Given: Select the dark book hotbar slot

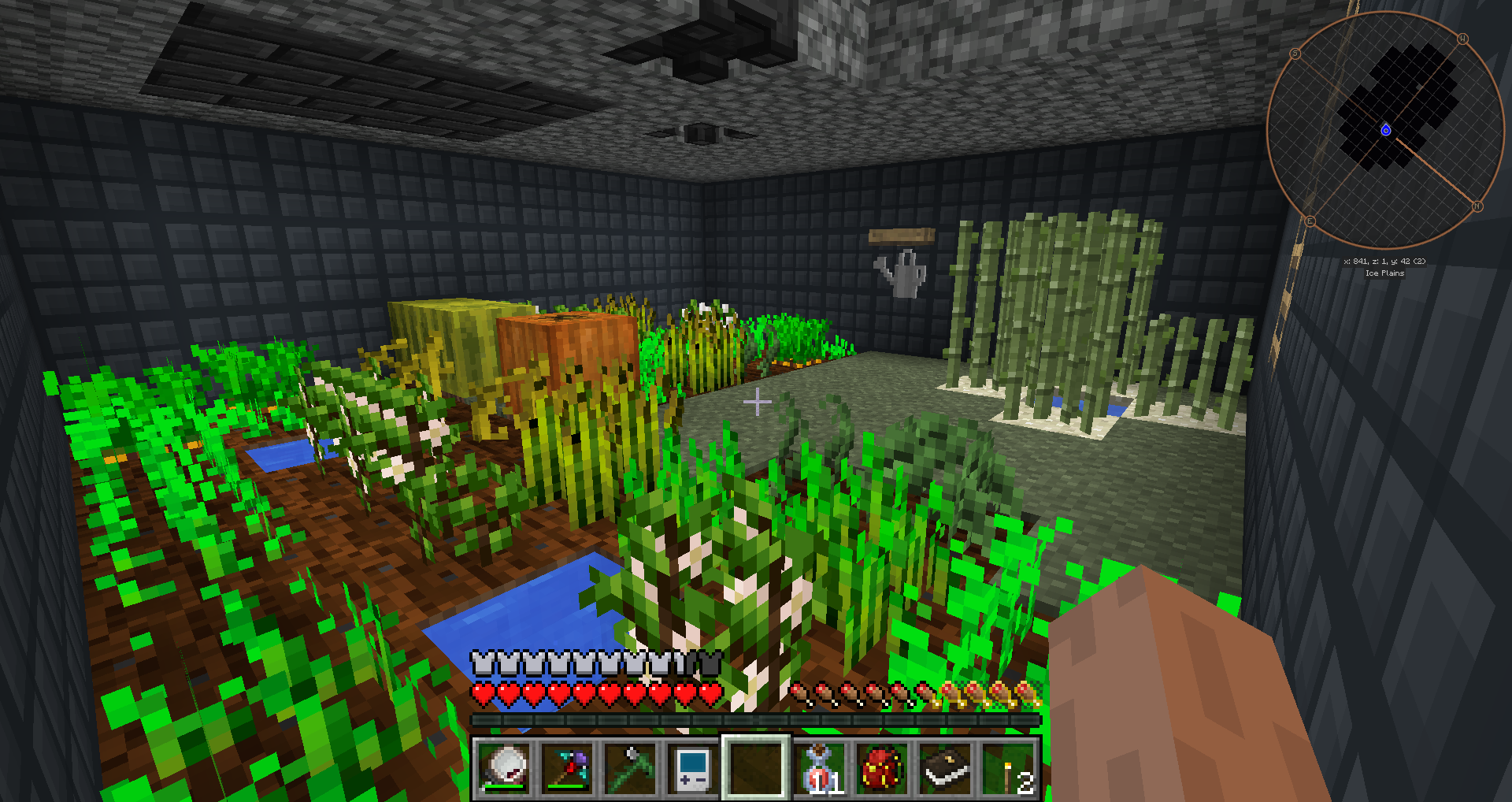Looking at the screenshot, I should pos(944,767).
